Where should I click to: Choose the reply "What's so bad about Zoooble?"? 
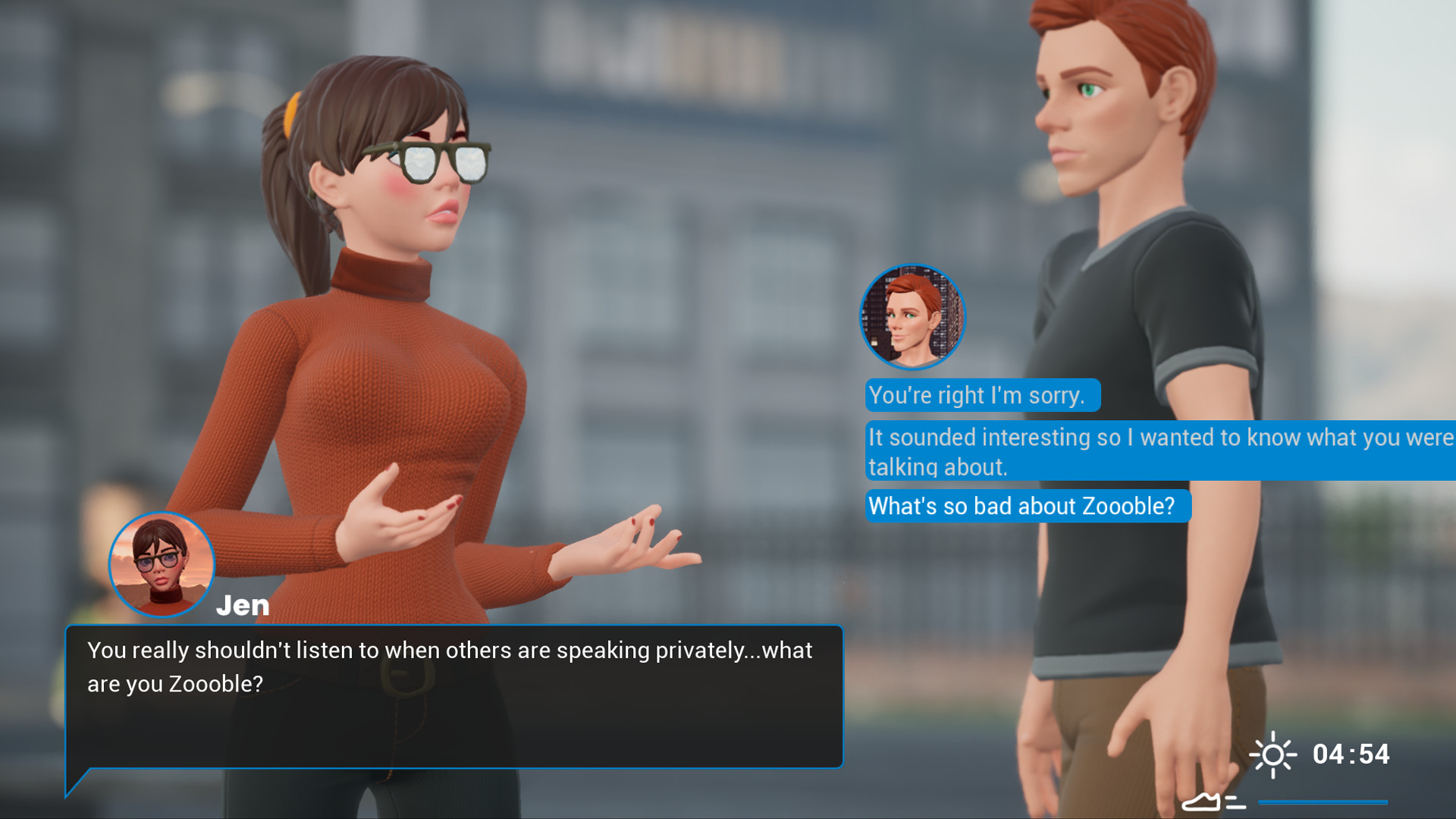coord(1028,506)
